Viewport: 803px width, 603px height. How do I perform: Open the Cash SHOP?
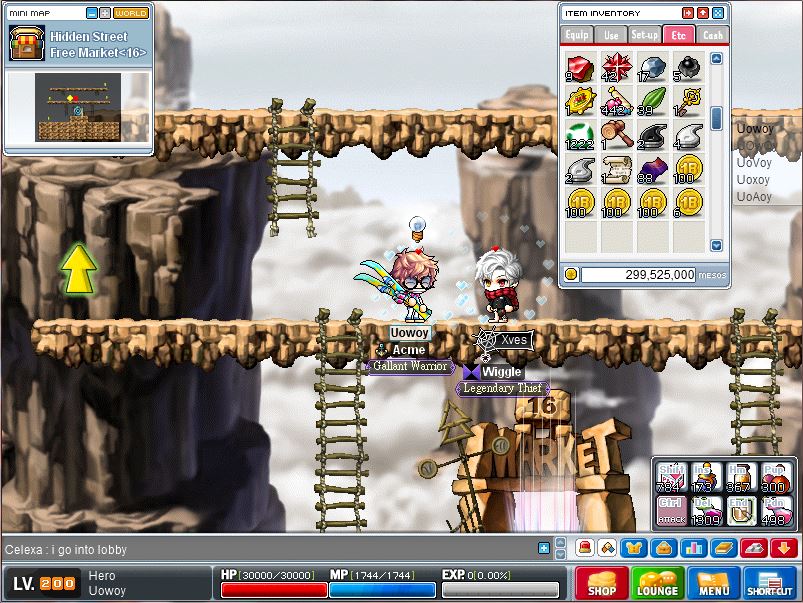[x=602, y=583]
